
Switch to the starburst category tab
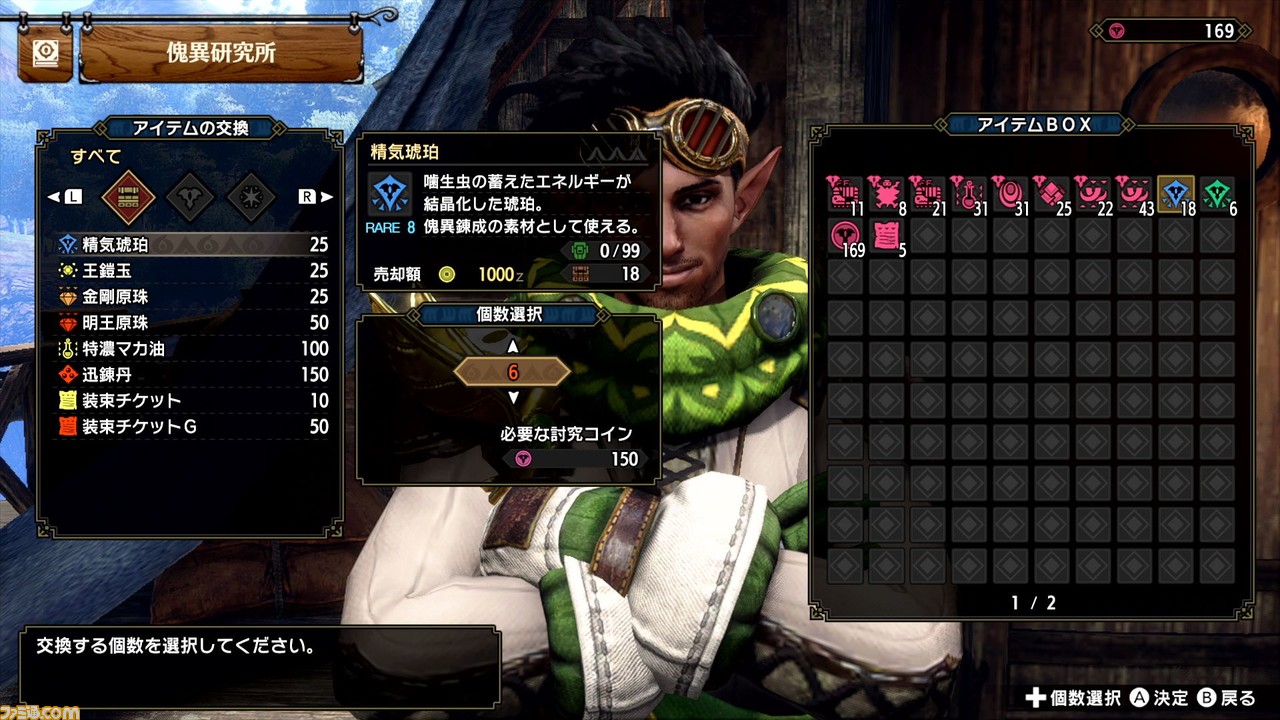(x=251, y=197)
